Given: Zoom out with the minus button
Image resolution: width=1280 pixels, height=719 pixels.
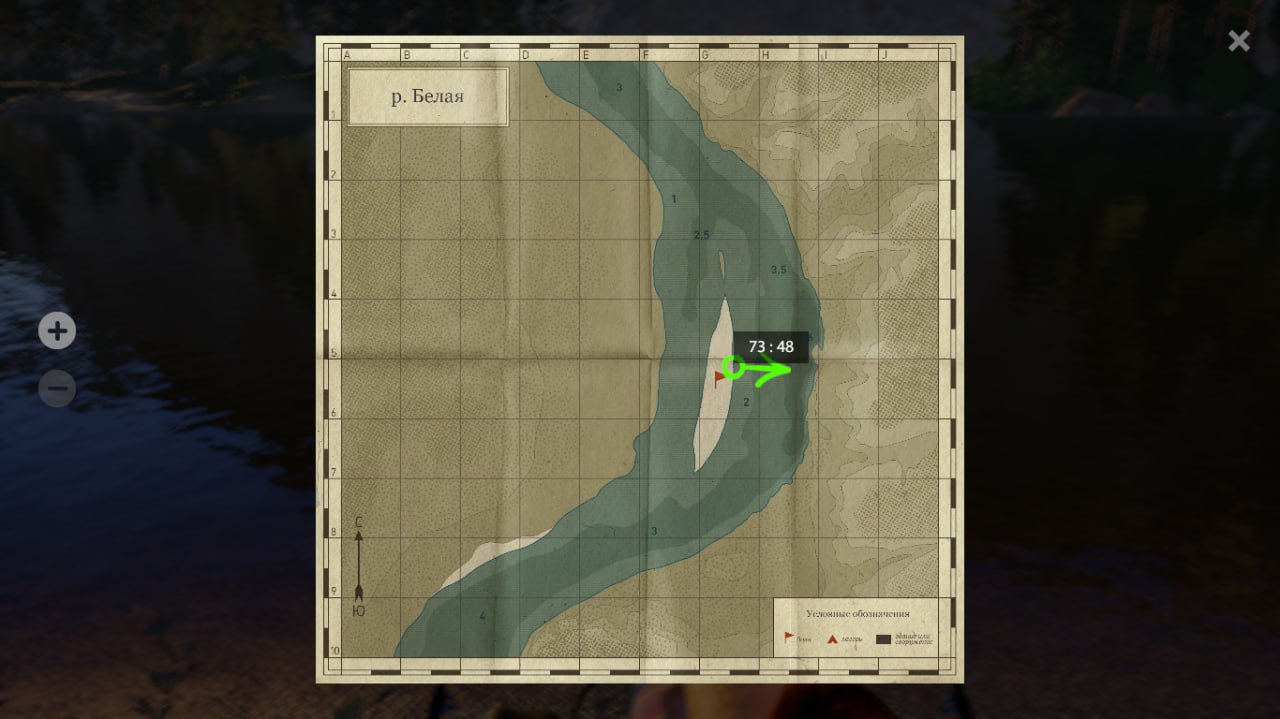Looking at the screenshot, I should click(x=57, y=388).
